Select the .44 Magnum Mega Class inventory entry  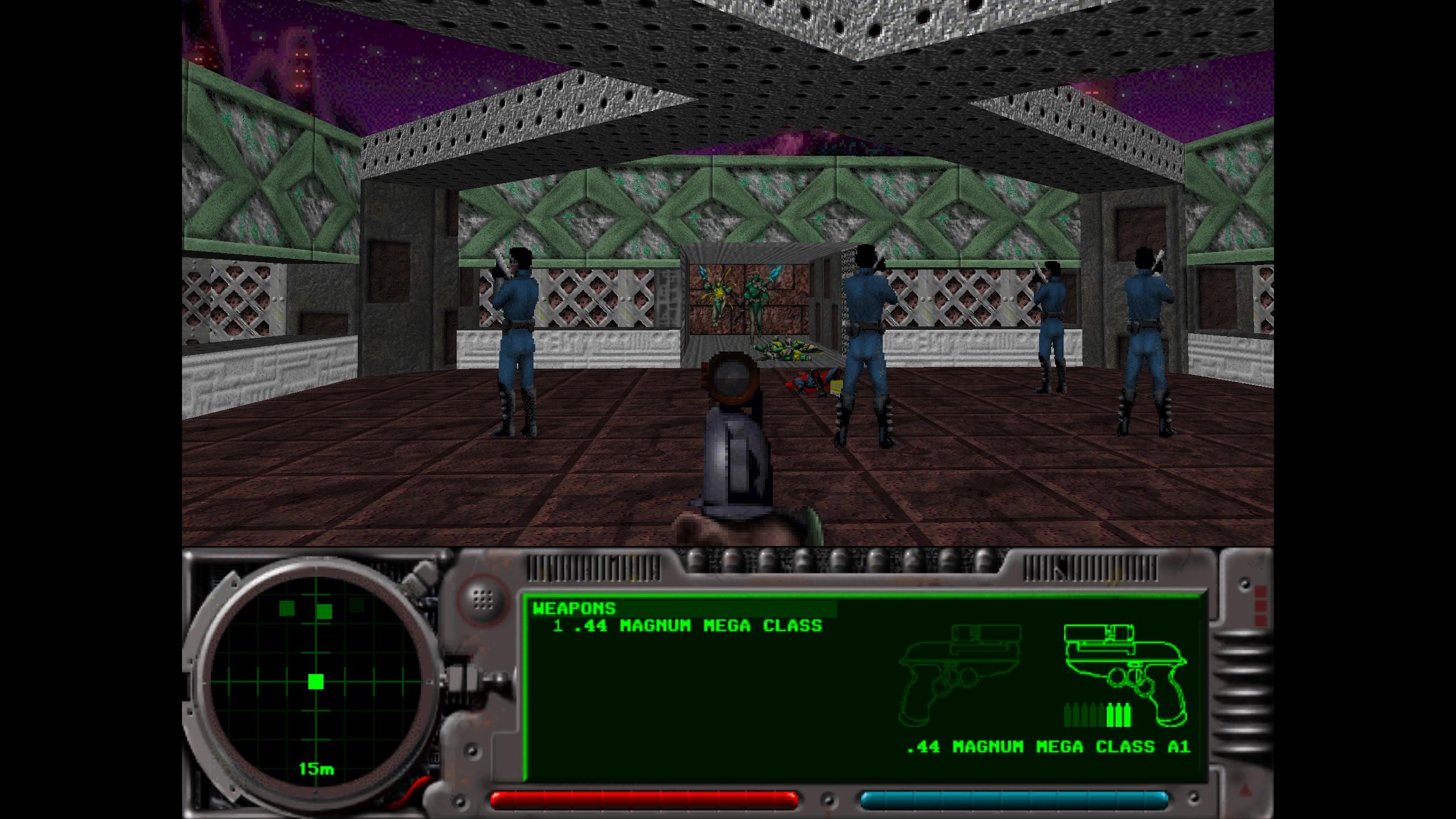coord(687,626)
